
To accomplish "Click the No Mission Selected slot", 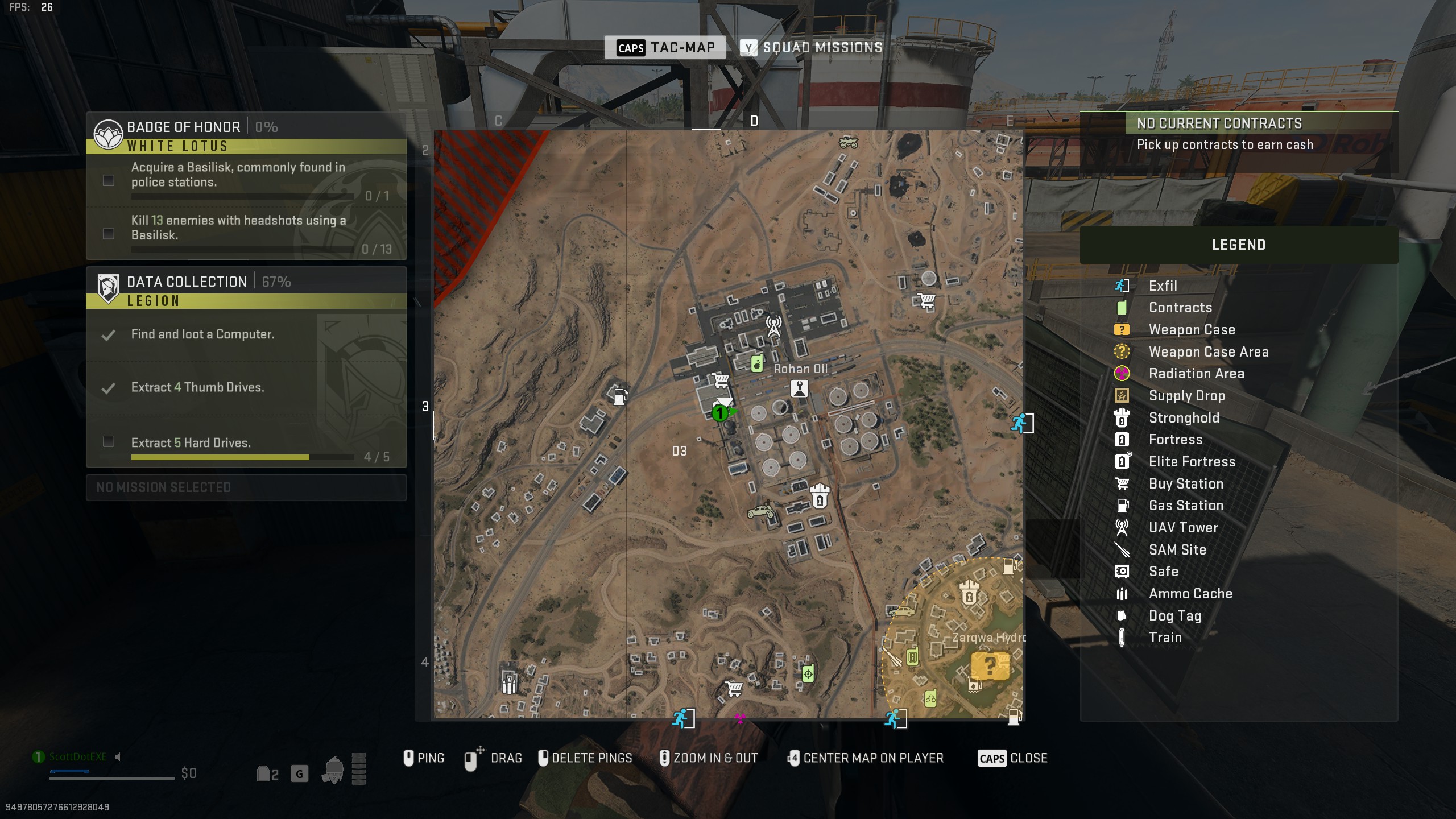I will click(246, 487).
